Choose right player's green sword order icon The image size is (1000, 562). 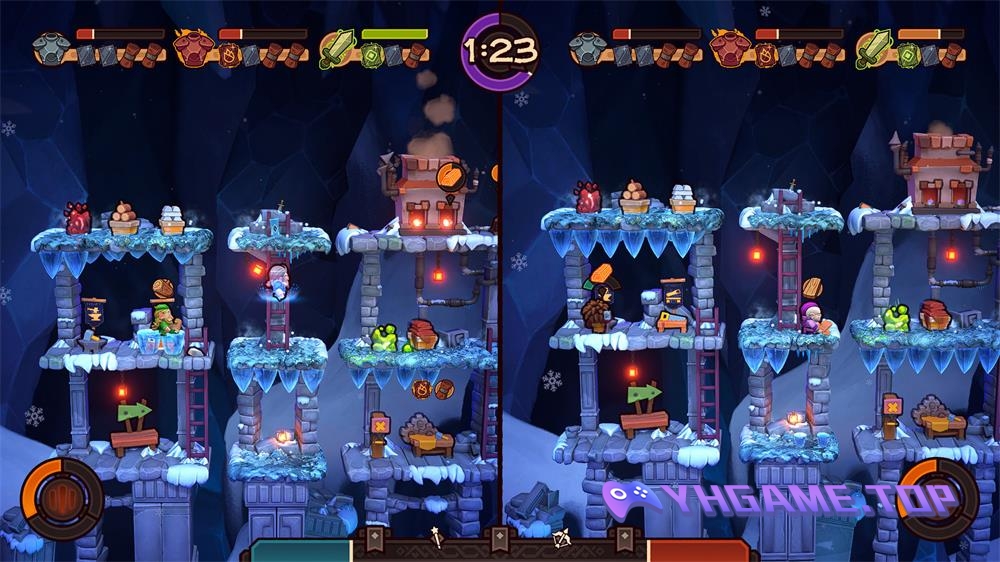coord(873,48)
